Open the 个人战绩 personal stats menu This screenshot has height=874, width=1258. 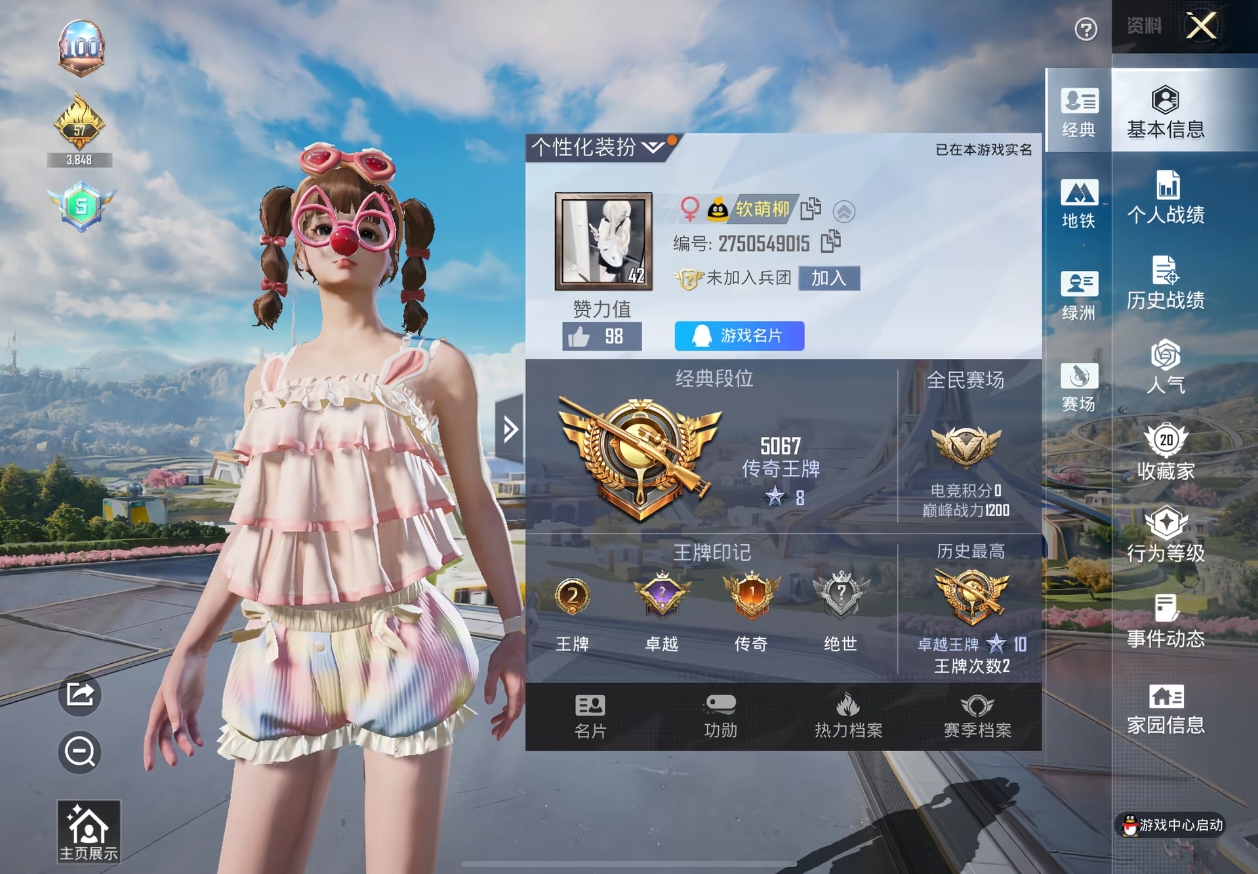[1165, 197]
